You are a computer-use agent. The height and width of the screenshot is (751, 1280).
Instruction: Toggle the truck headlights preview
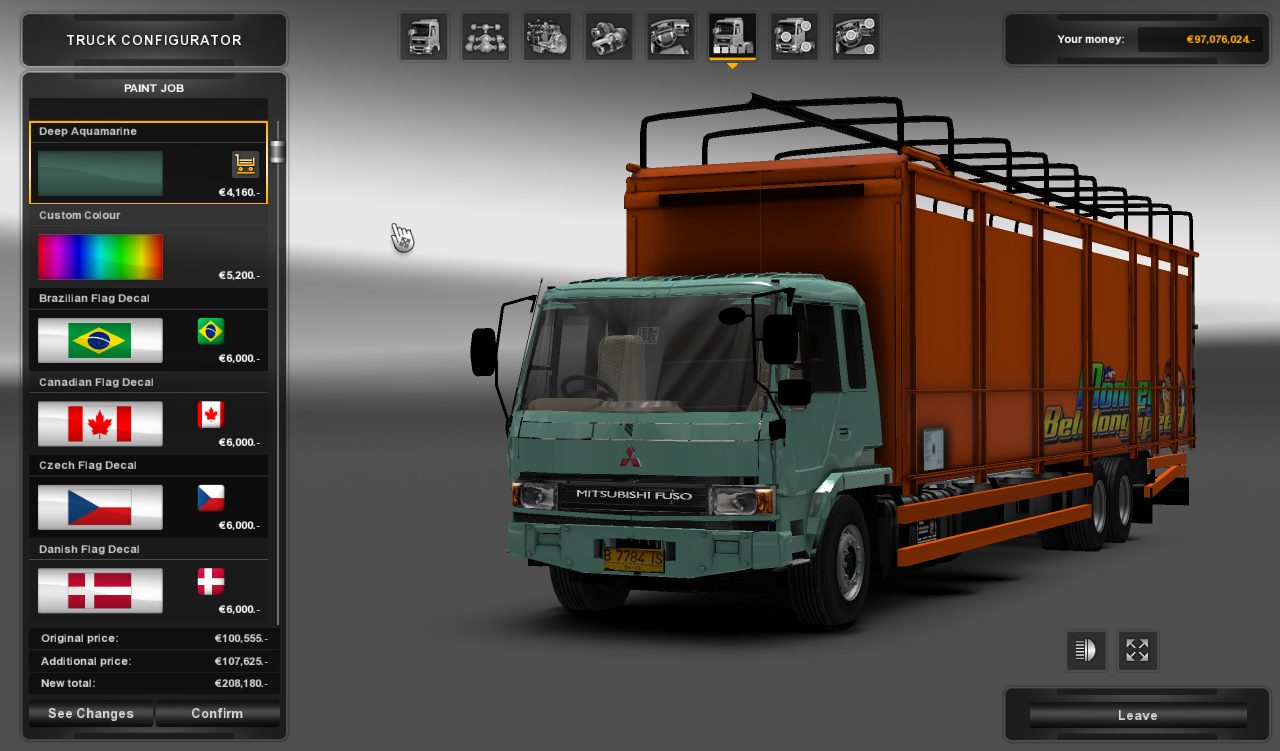[1086, 650]
